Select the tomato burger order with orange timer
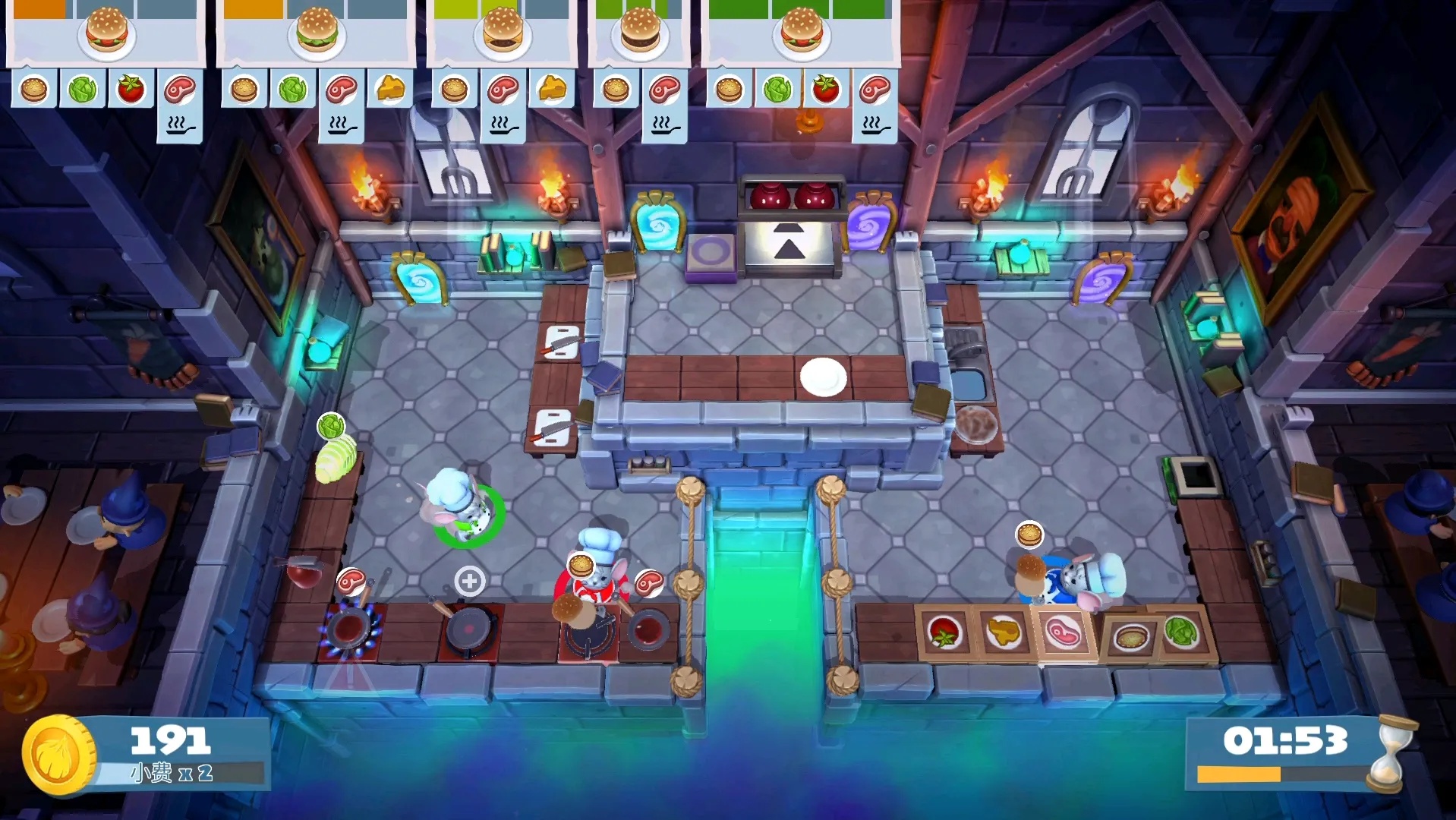The image size is (1456, 820). coord(106,34)
